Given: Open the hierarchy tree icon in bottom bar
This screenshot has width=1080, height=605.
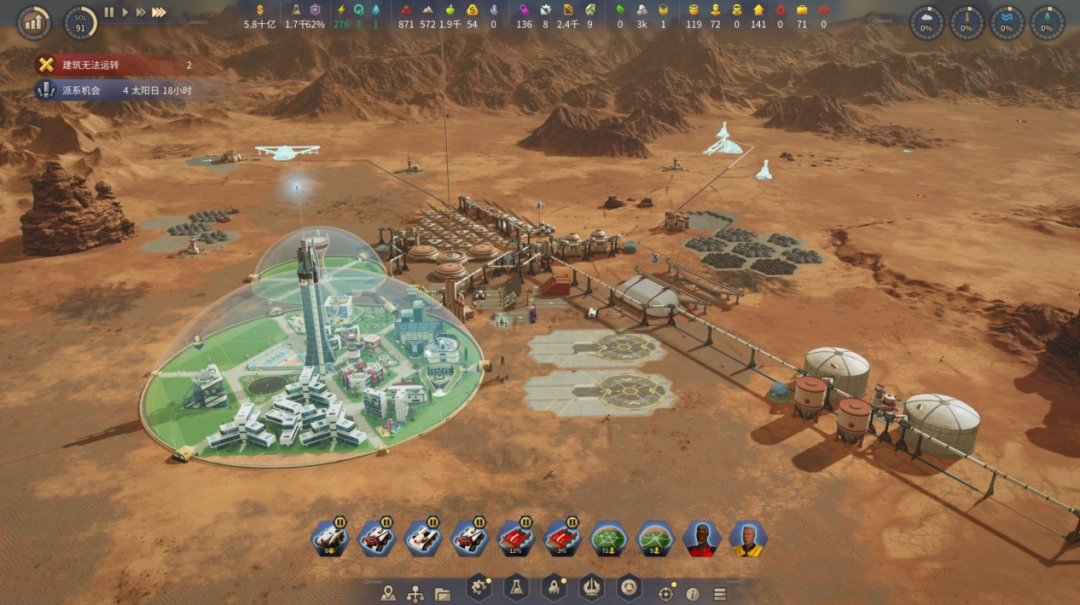Looking at the screenshot, I should point(415,593).
